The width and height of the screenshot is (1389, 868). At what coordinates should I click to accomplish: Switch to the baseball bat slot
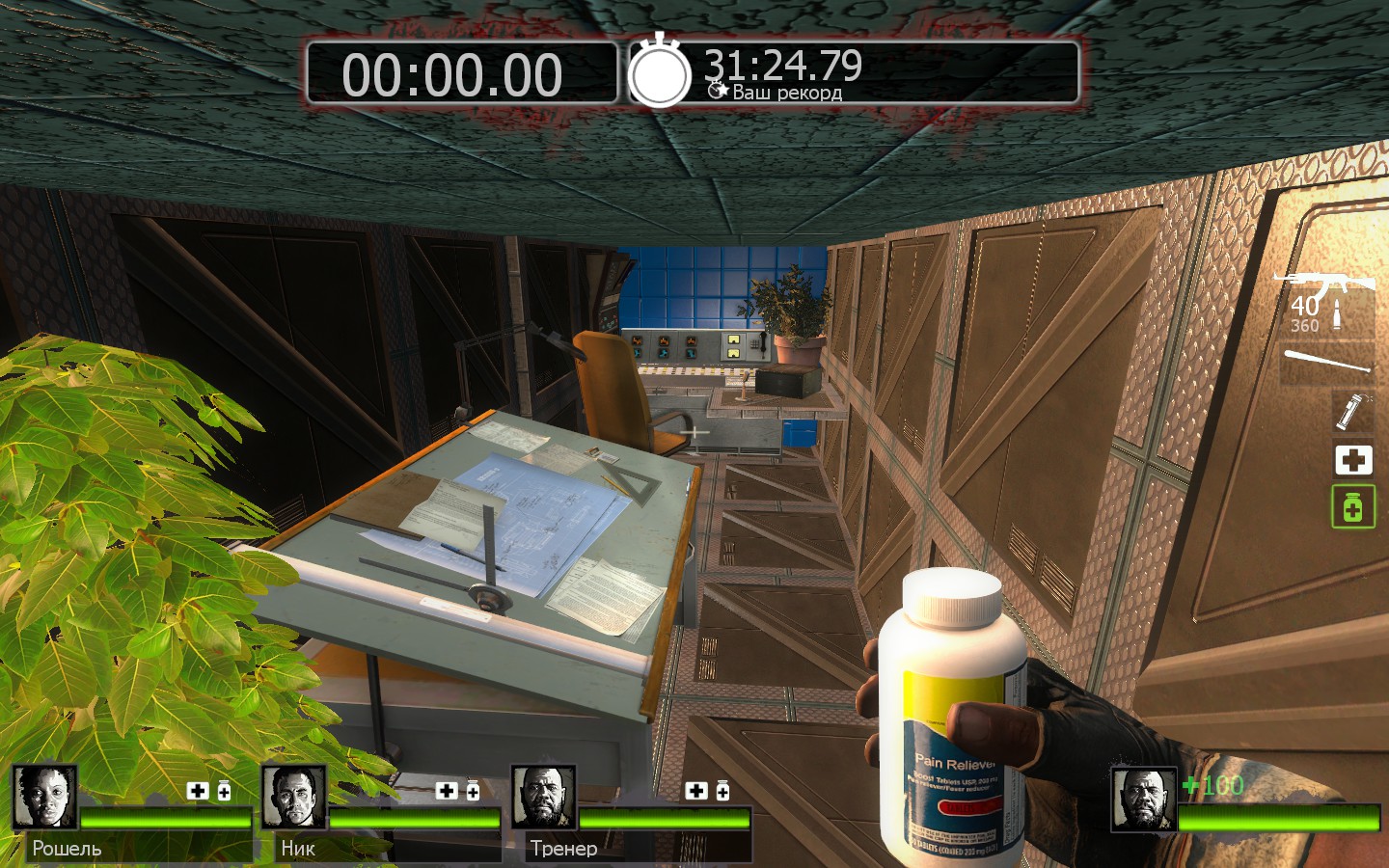(x=1327, y=362)
